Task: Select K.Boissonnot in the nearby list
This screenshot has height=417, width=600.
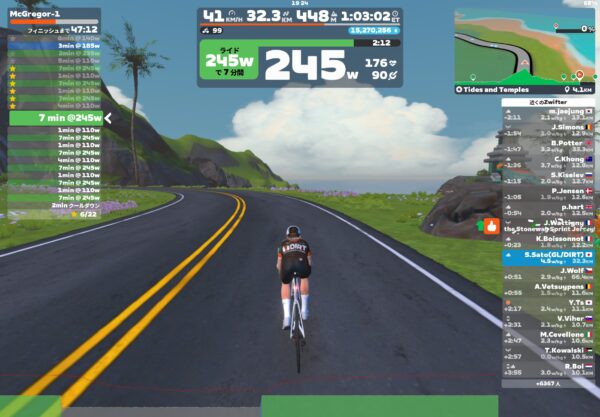Action: [x=549, y=242]
